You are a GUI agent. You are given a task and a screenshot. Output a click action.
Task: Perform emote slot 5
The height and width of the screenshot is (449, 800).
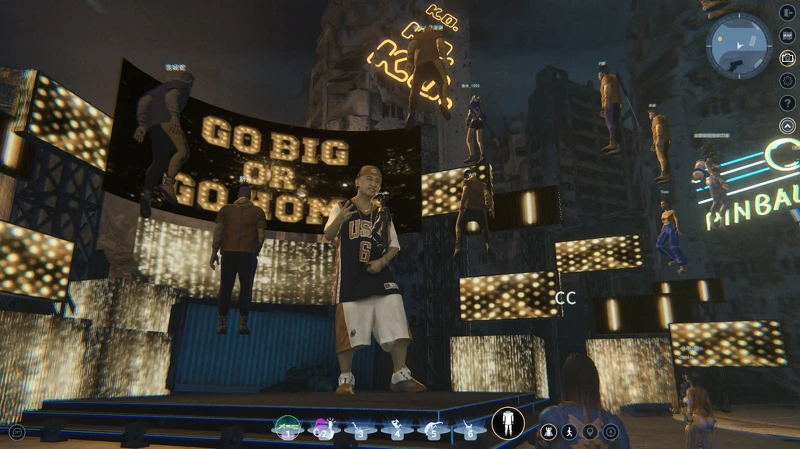pyautogui.click(x=433, y=428)
